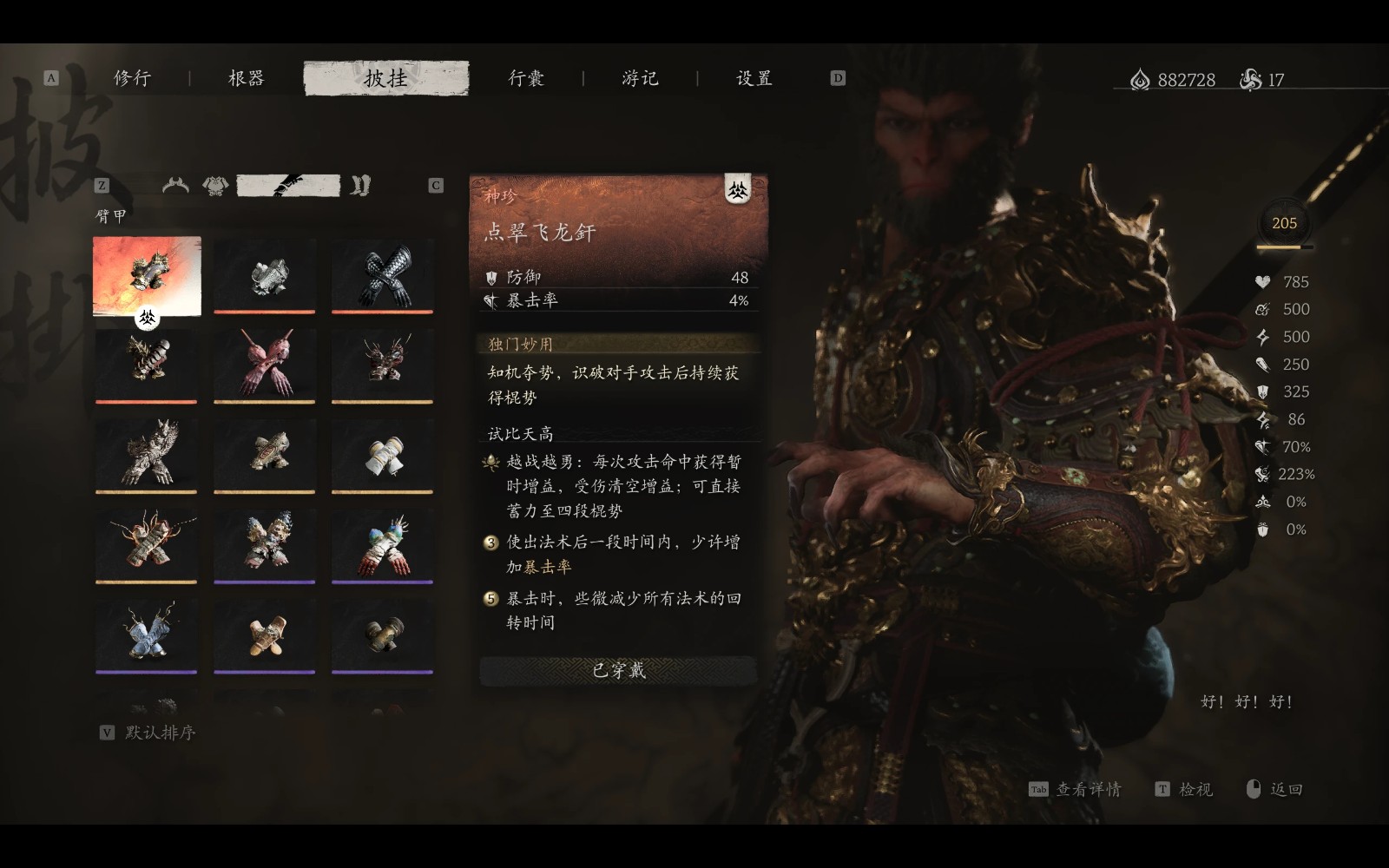
Task: Click the crit rate icon next to 暴击率
Action: pyautogui.click(x=491, y=301)
